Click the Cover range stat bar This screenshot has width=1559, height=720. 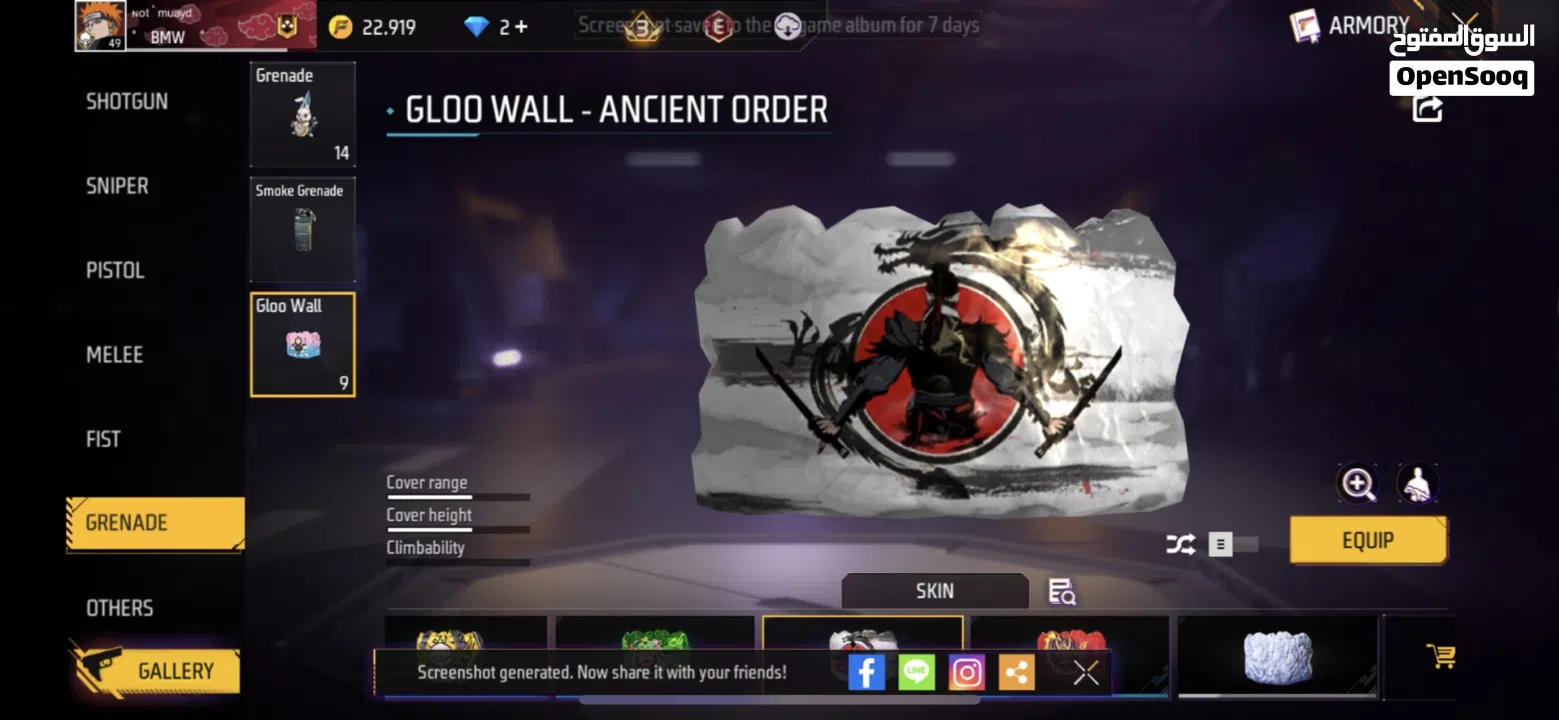click(x=457, y=494)
